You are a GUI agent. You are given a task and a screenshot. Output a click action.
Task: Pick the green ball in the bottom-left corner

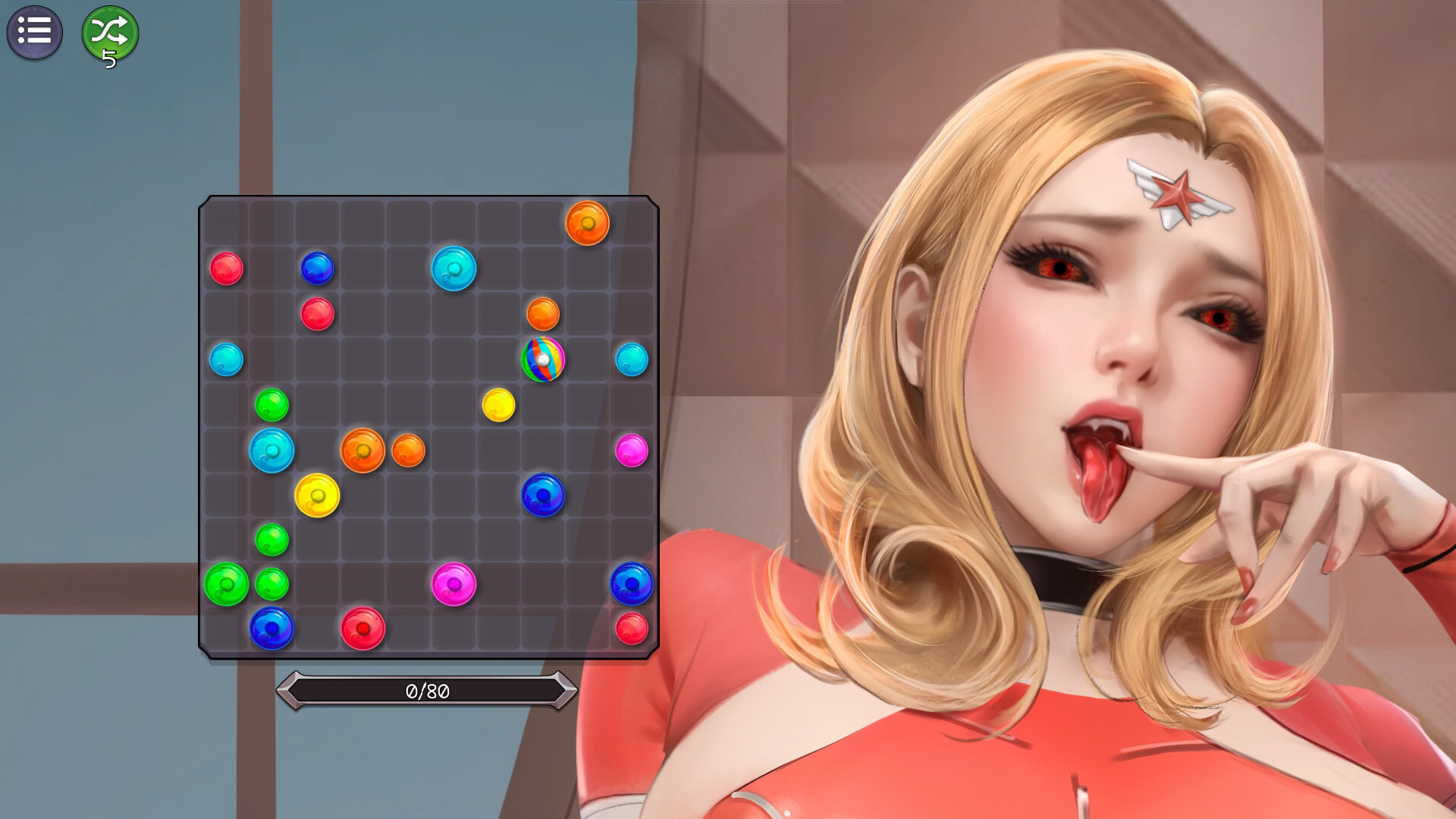tap(227, 584)
